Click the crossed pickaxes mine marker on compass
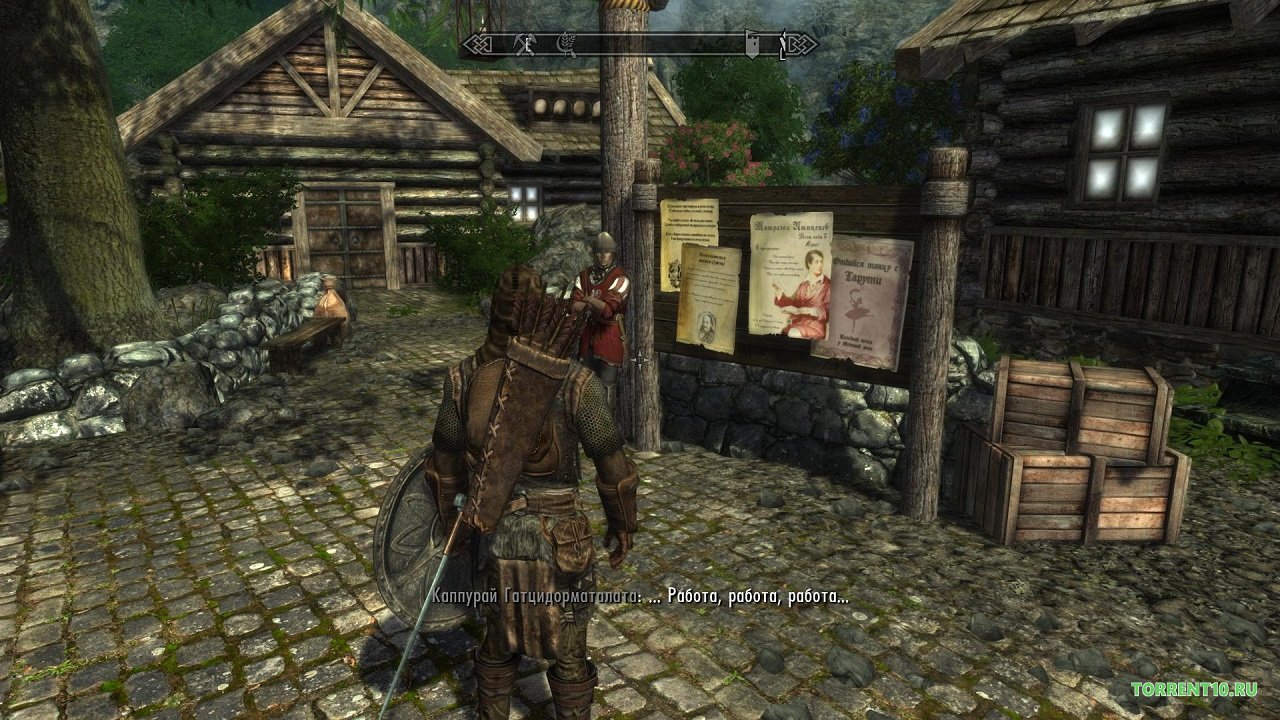The height and width of the screenshot is (720, 1280). [x=522, y=43]
